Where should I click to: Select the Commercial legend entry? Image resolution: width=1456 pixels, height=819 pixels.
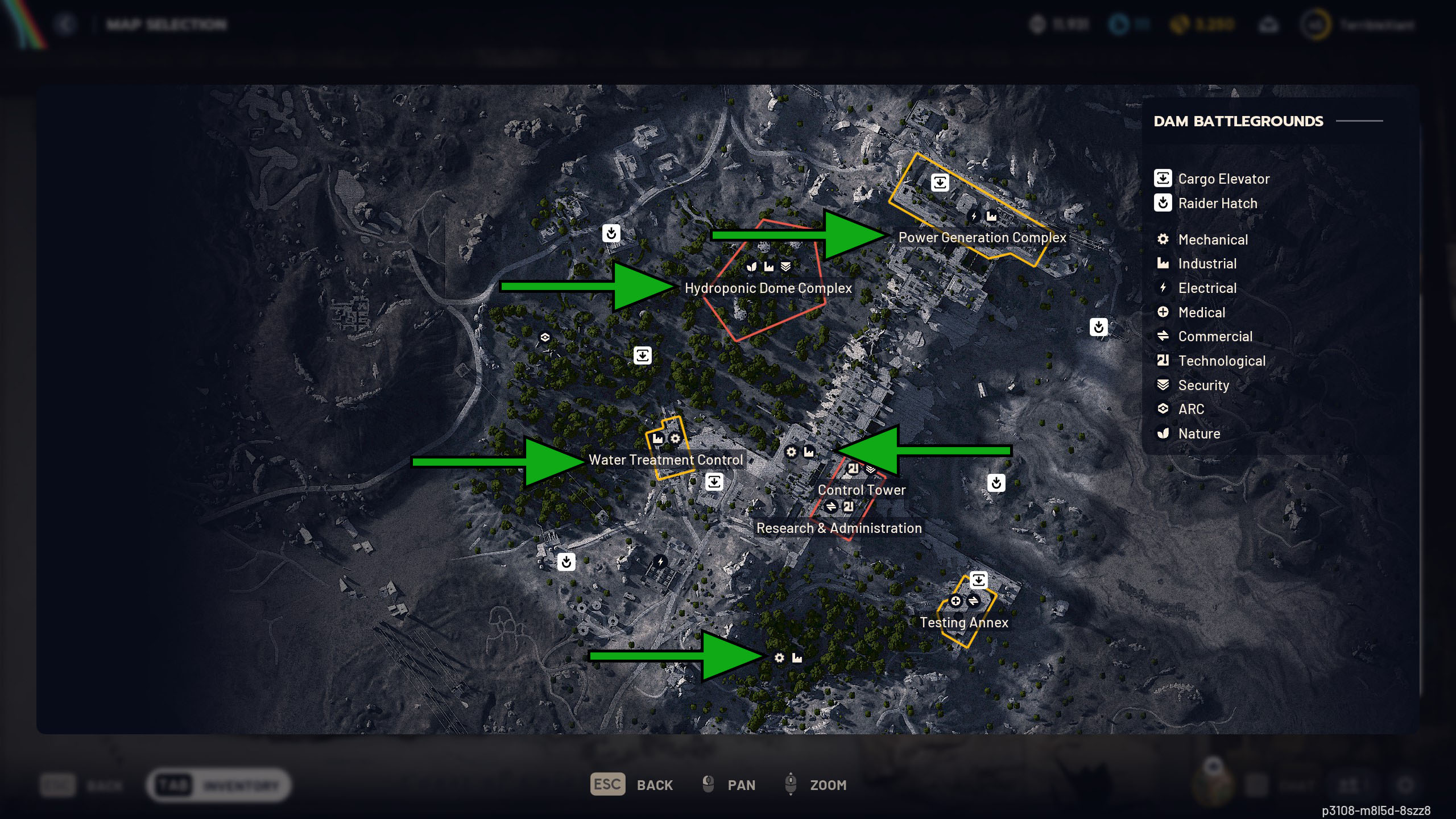1215,336
